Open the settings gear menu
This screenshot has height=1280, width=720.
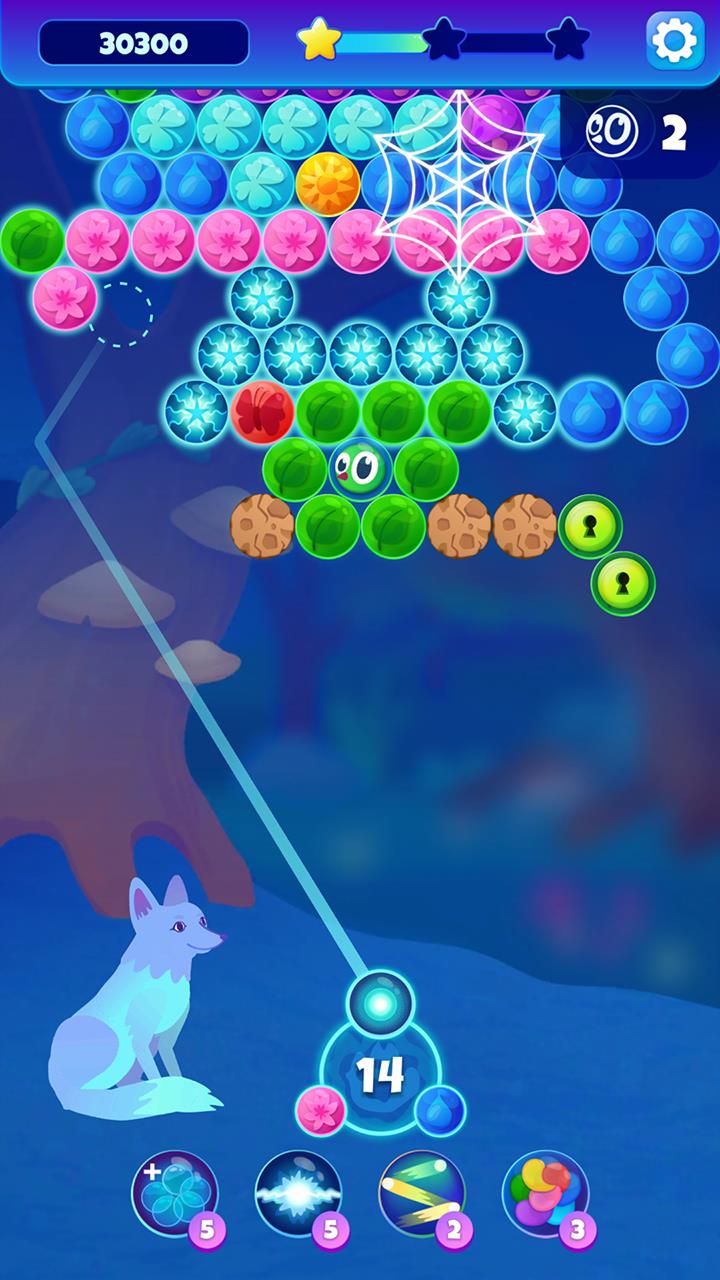pos(675,41)
